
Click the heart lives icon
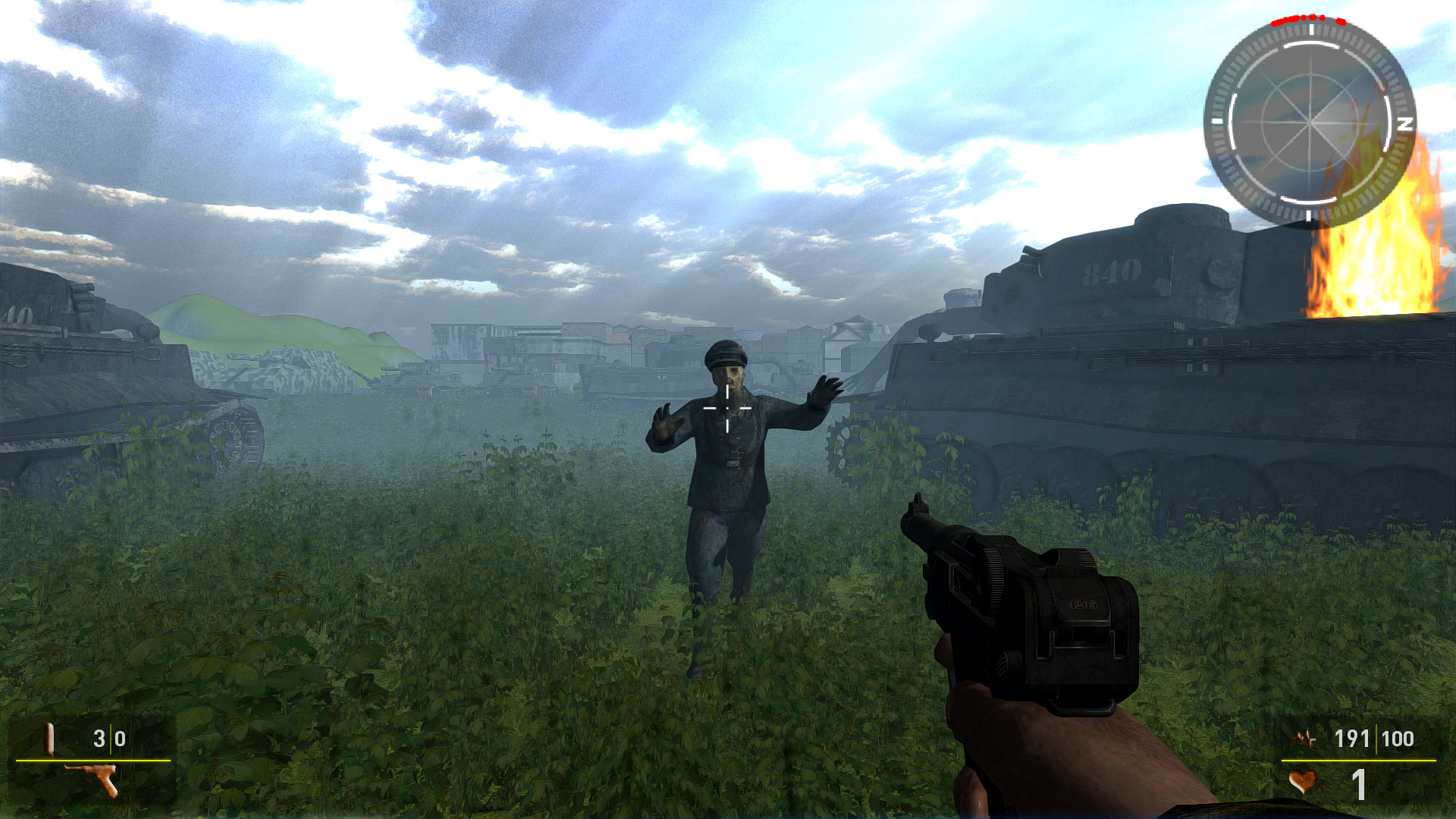pyautogui.click(x=1302, y=782)
